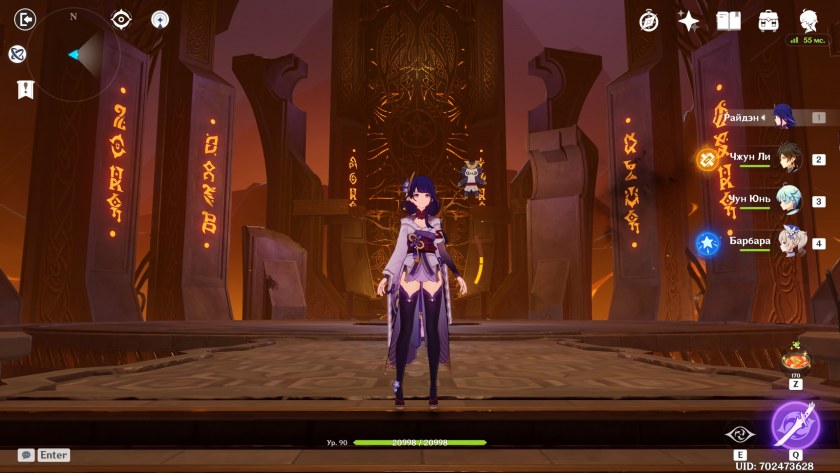Open the Adventurer Handbook book icon

click(729, 20)
